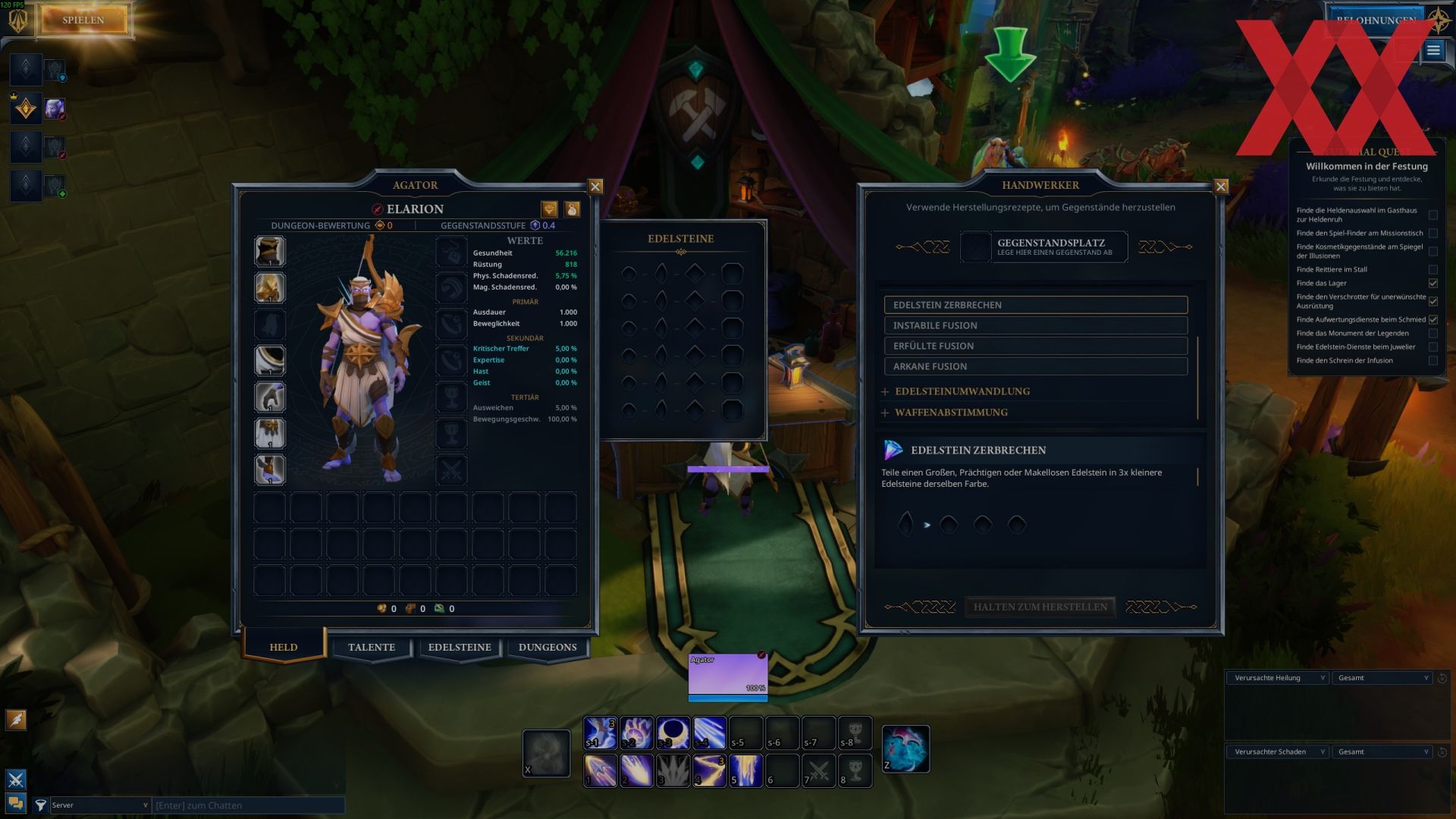Click the SPIELEN button
The width and height of the screenshot is (1456, 819).
[83, 20]
